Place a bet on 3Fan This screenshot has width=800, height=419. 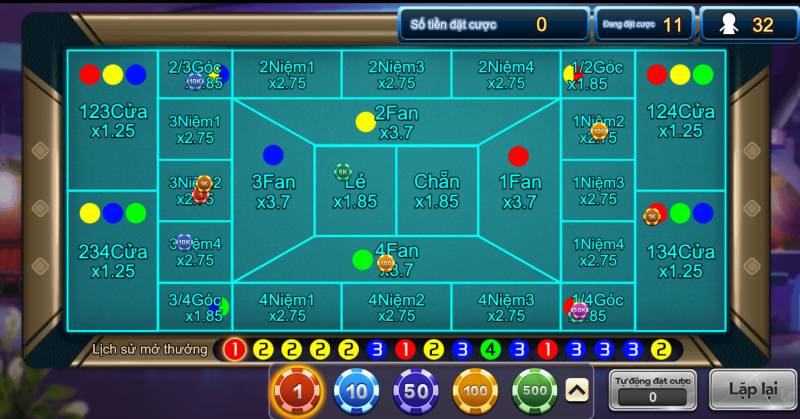[273, 190]
